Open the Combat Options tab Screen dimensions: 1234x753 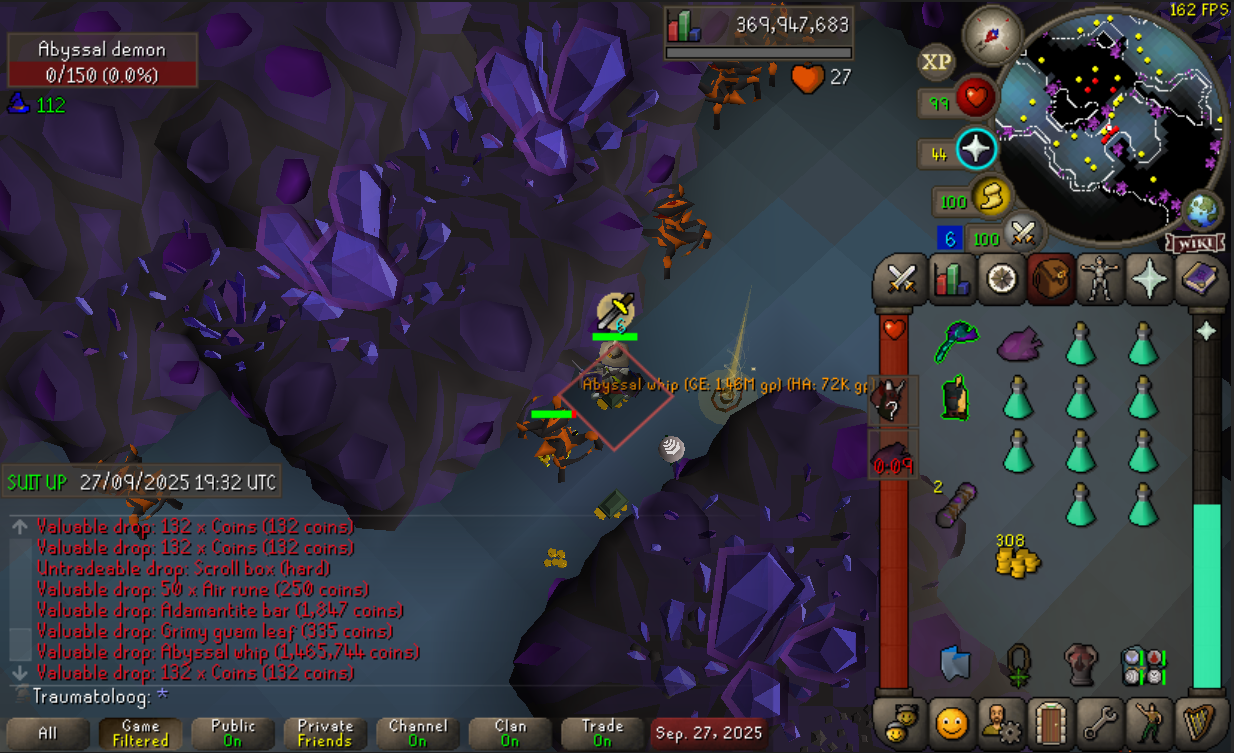(903, 279)
